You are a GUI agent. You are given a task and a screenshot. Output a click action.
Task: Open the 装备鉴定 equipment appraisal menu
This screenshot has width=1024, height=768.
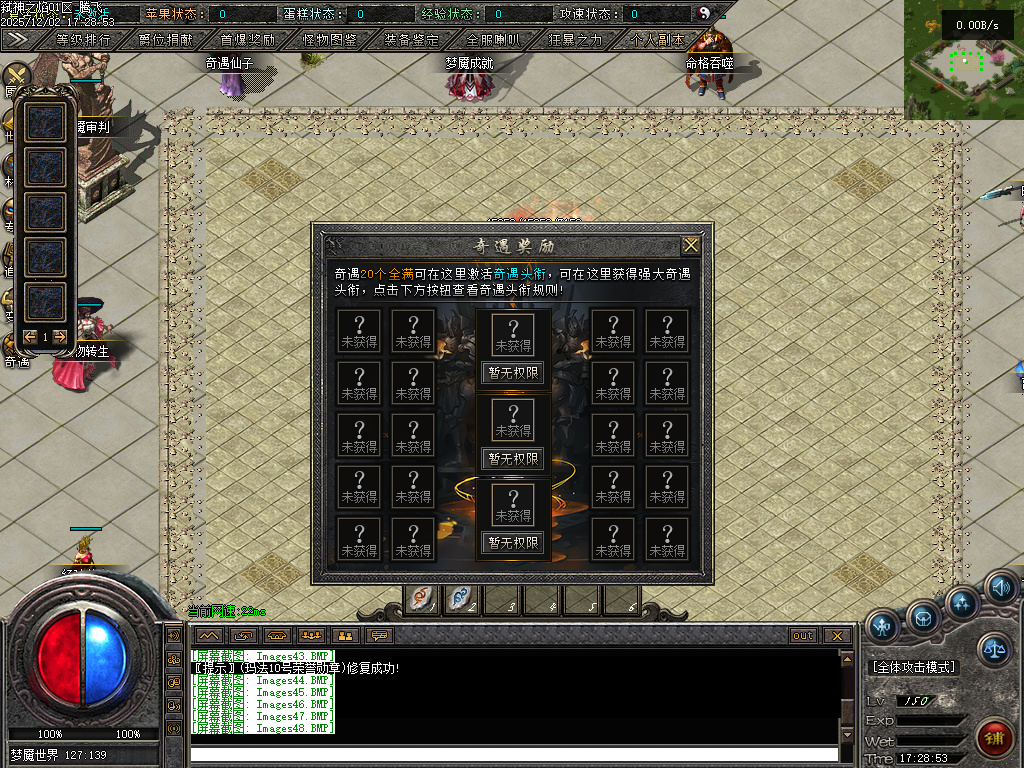pos(411,40)
